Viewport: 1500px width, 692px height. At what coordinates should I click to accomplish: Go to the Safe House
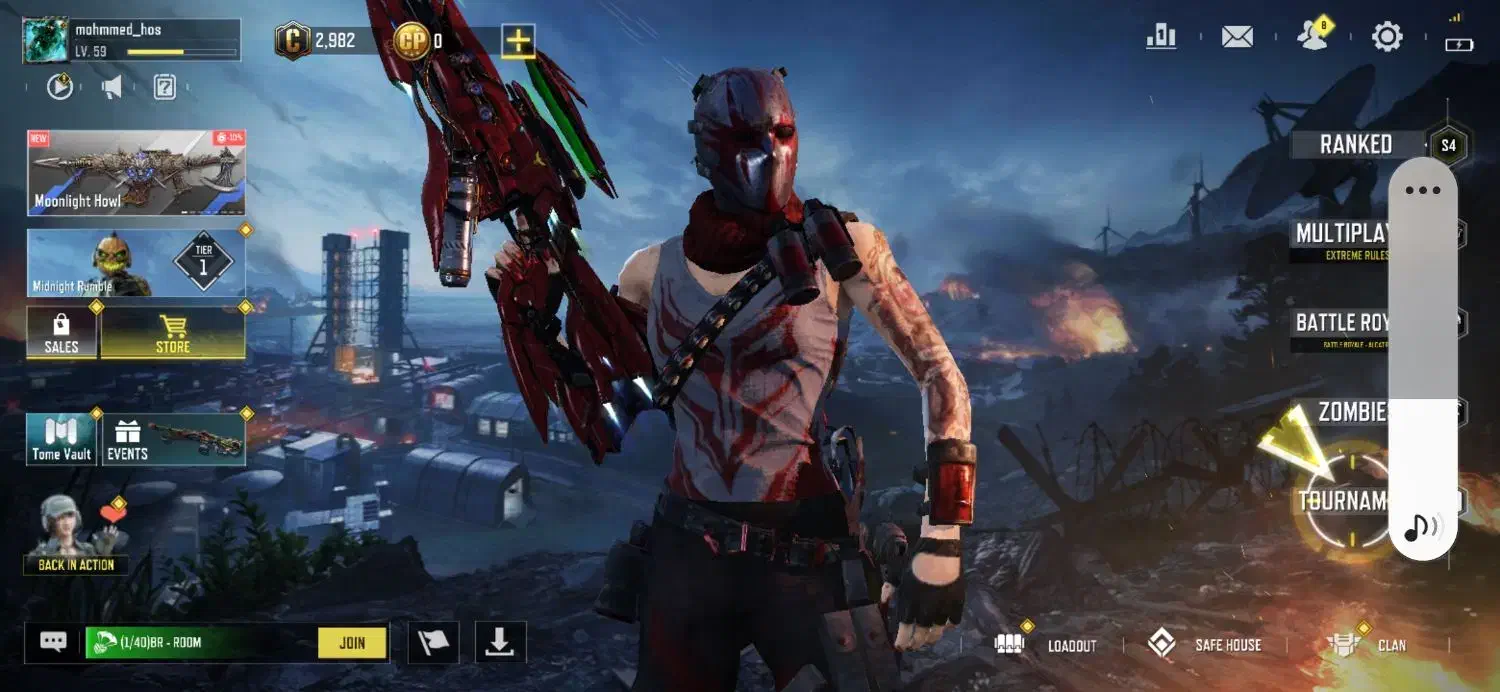(x=1204, y=645)
